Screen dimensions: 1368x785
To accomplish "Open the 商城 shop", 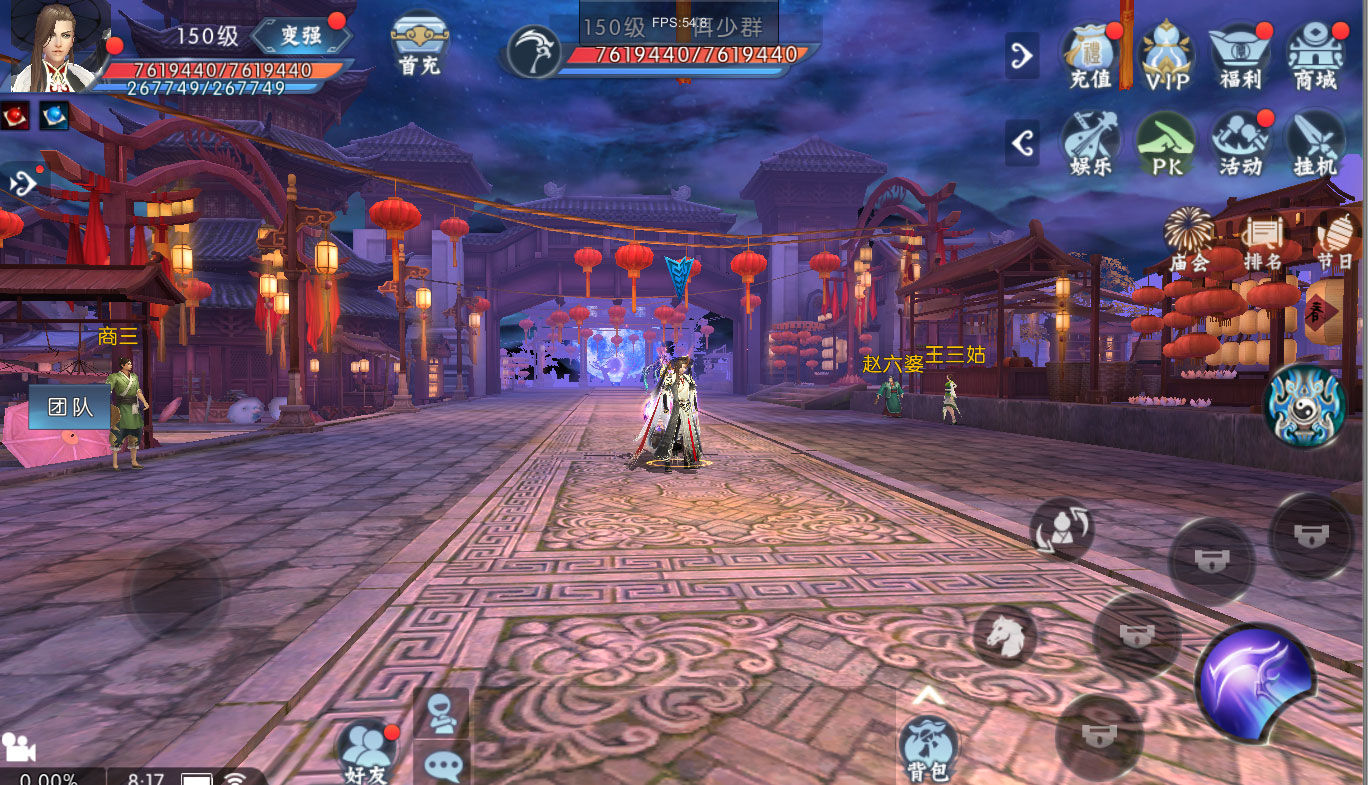I will [1315, 55].
